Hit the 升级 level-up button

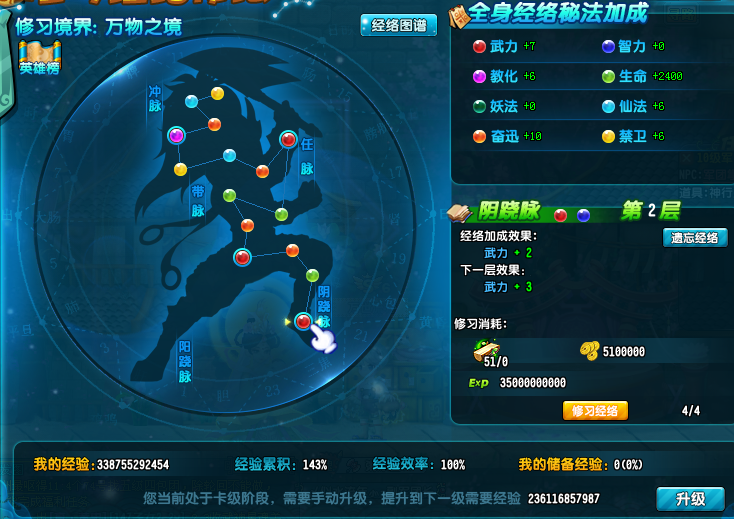coord(690,499)
